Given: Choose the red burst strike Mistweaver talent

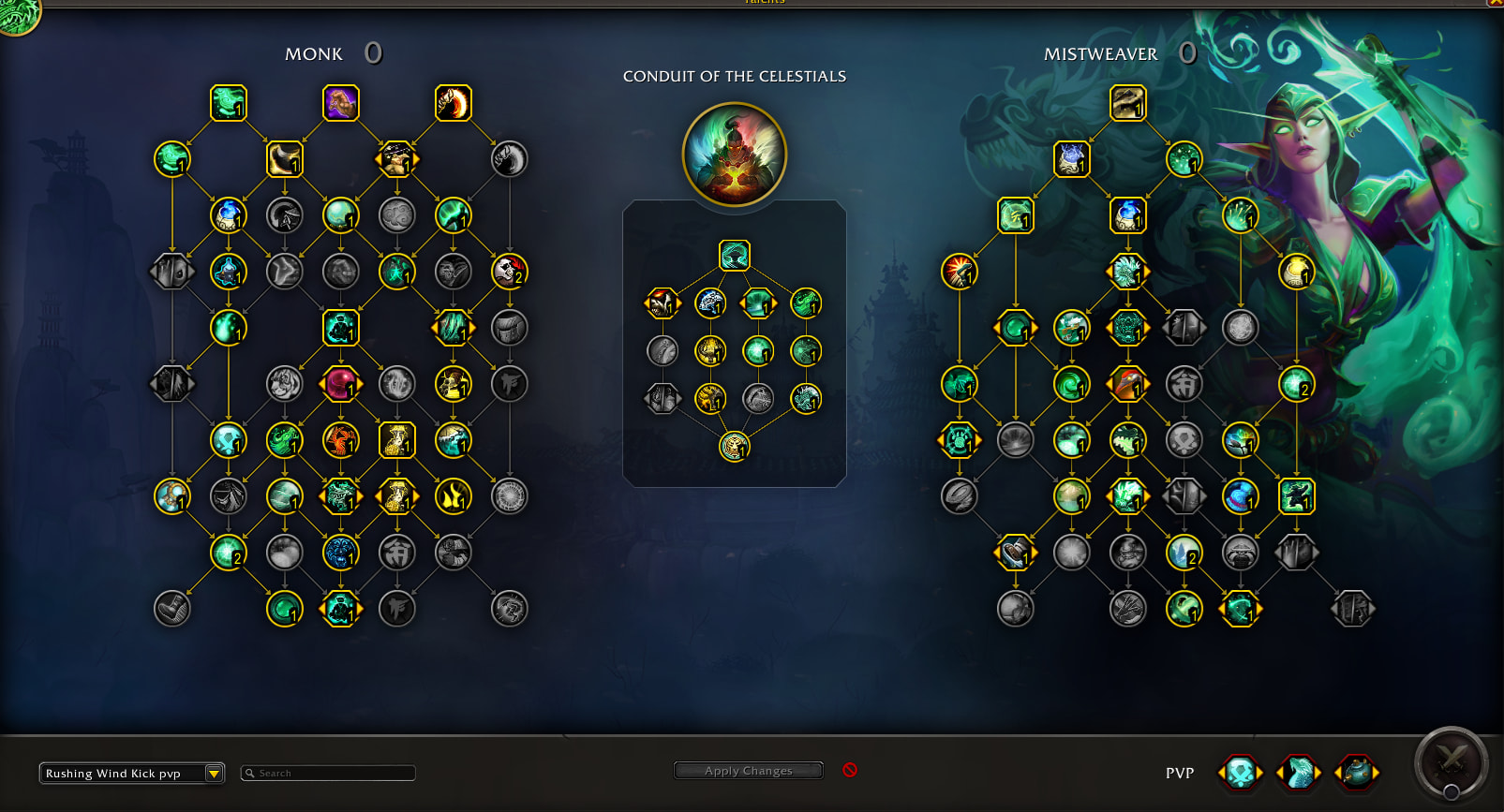Looking at the screenshot, I should pos(960,272).
